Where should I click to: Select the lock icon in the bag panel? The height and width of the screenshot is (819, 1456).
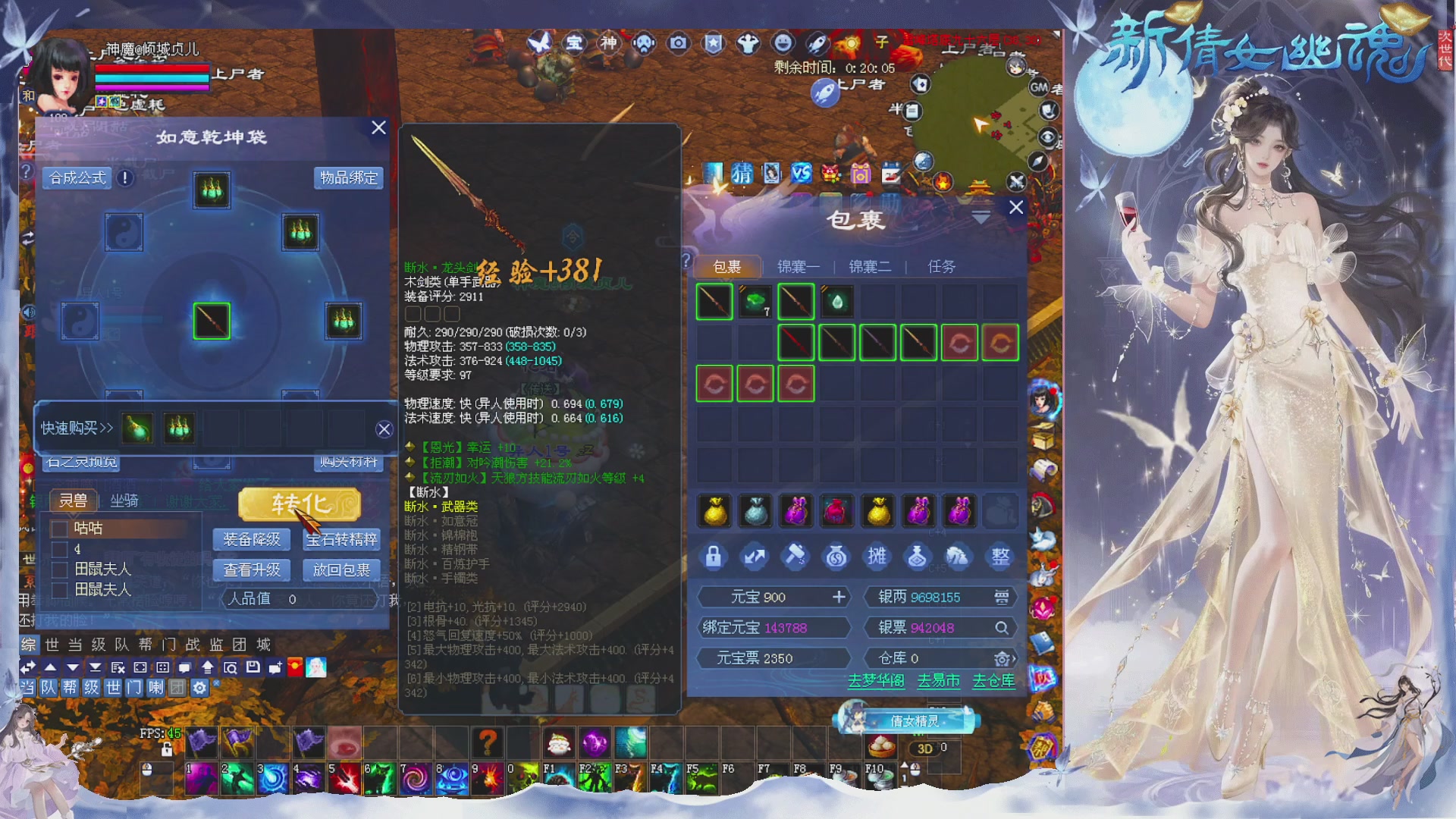point(713,556)
